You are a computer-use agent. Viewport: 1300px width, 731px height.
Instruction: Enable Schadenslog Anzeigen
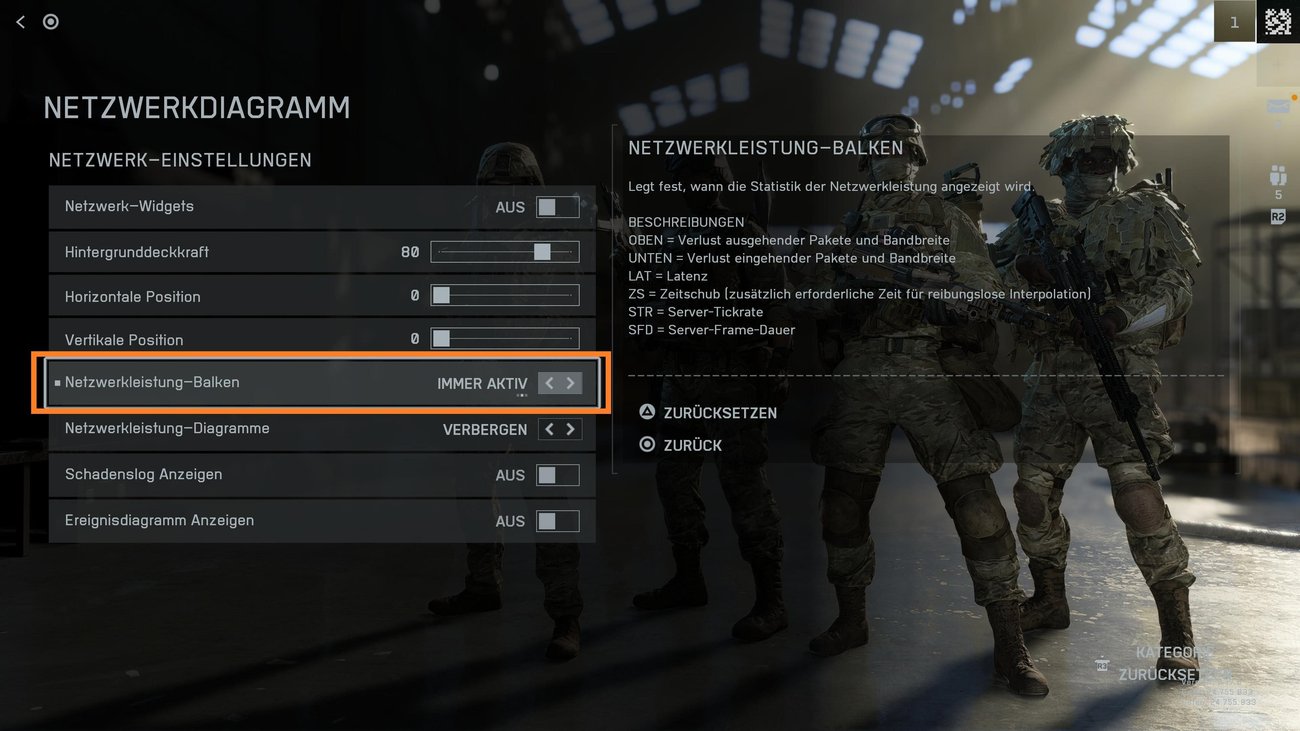pos(557,474)
